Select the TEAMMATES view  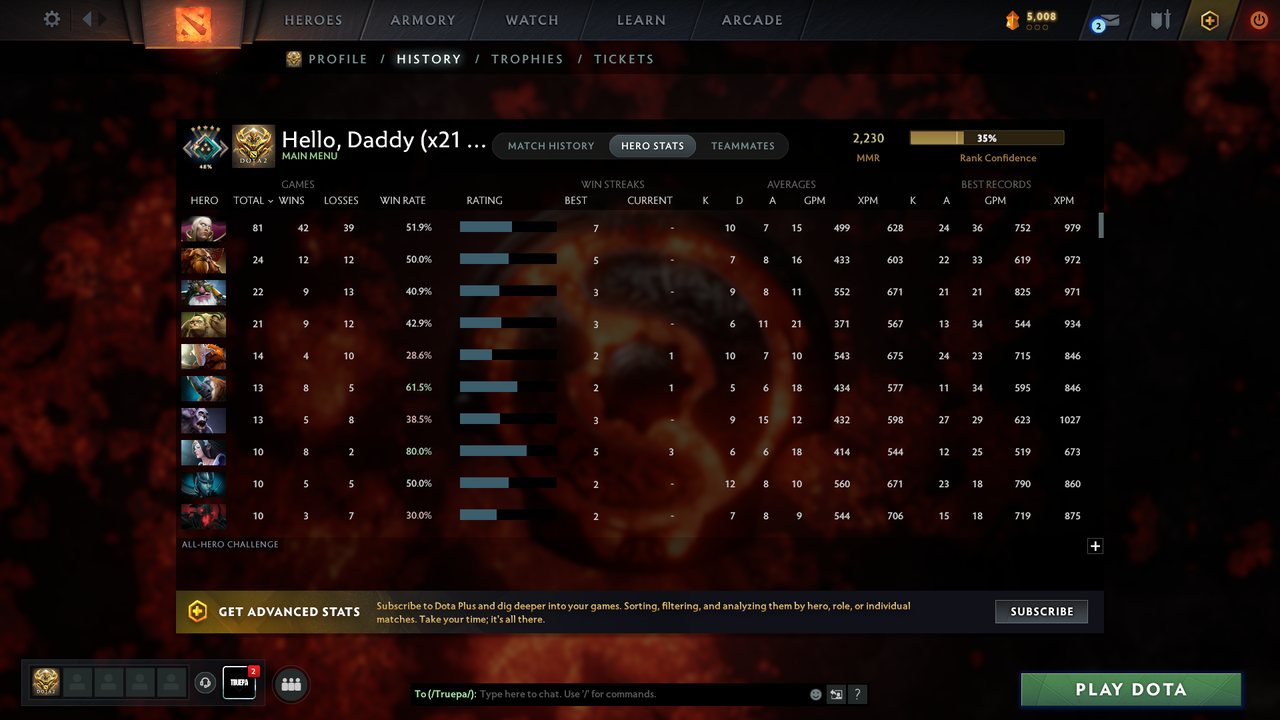pyautogui.click(x=742, y=145)
